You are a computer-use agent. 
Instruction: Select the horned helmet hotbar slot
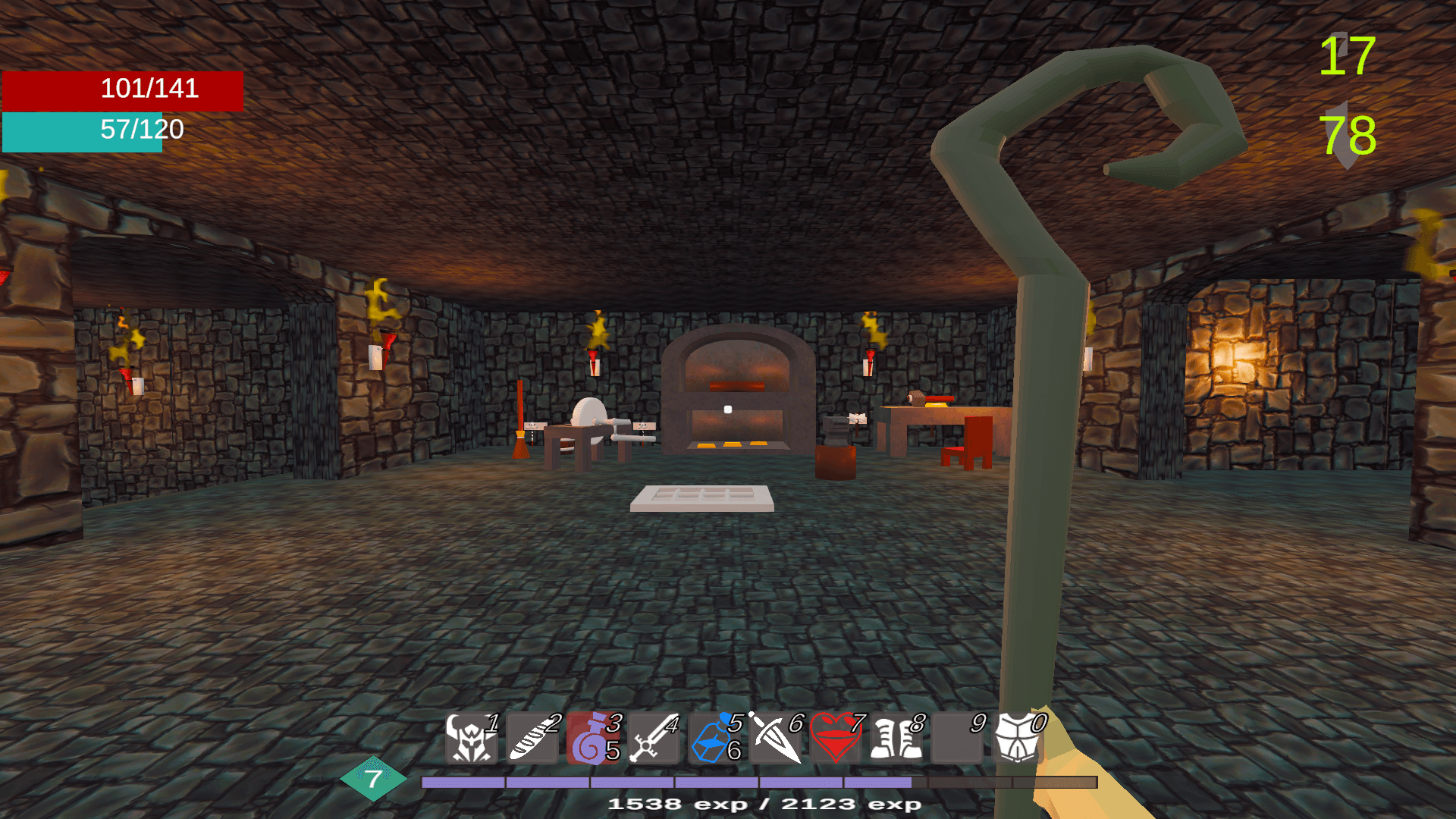(x=471, y=738)
